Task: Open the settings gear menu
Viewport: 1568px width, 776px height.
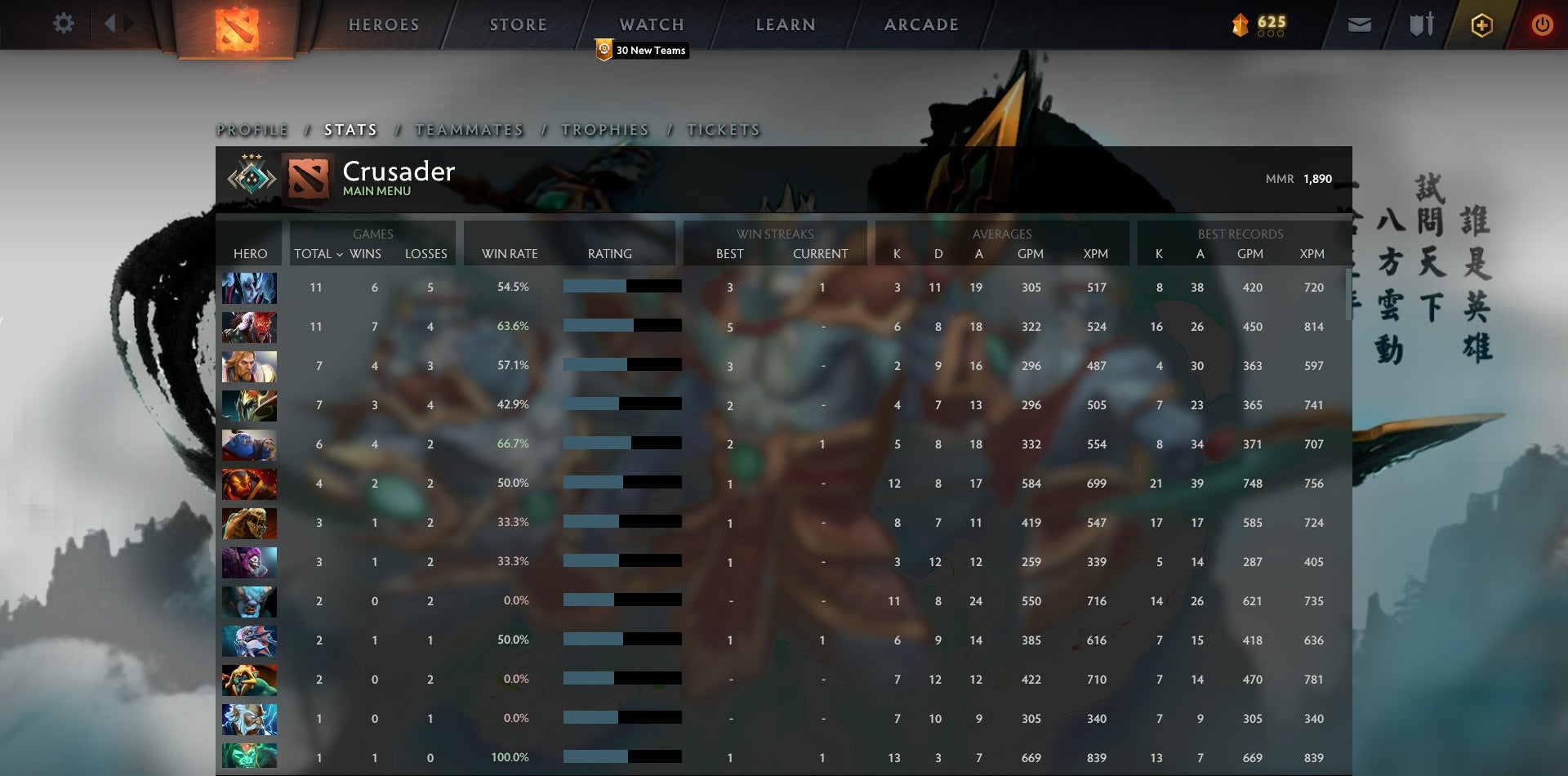Action: point(64,24)
